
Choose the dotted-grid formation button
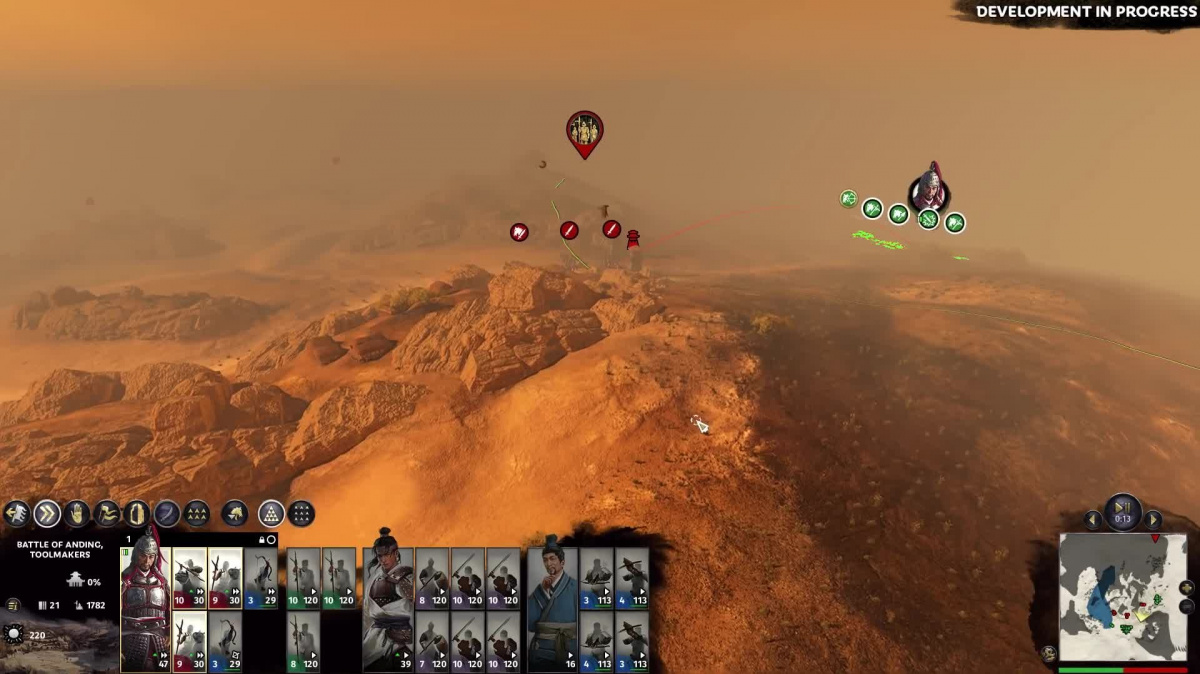pos(301,514)
